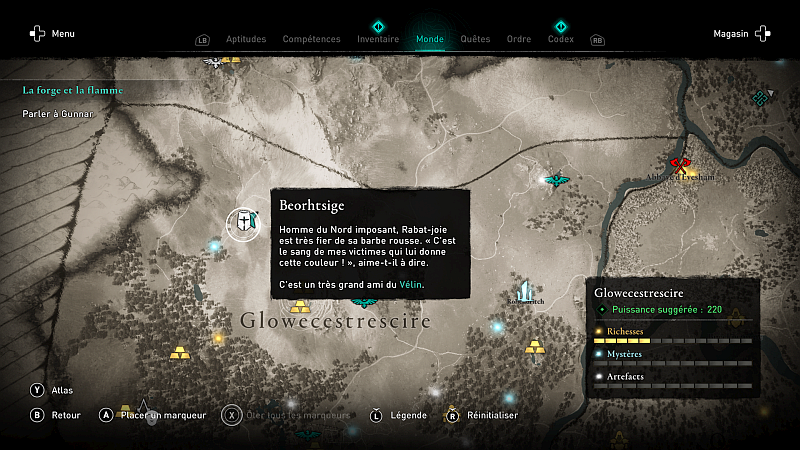Click Réinitialiser to reset the map
This screenshot has width=800, height=450.
tap(485, 415)
